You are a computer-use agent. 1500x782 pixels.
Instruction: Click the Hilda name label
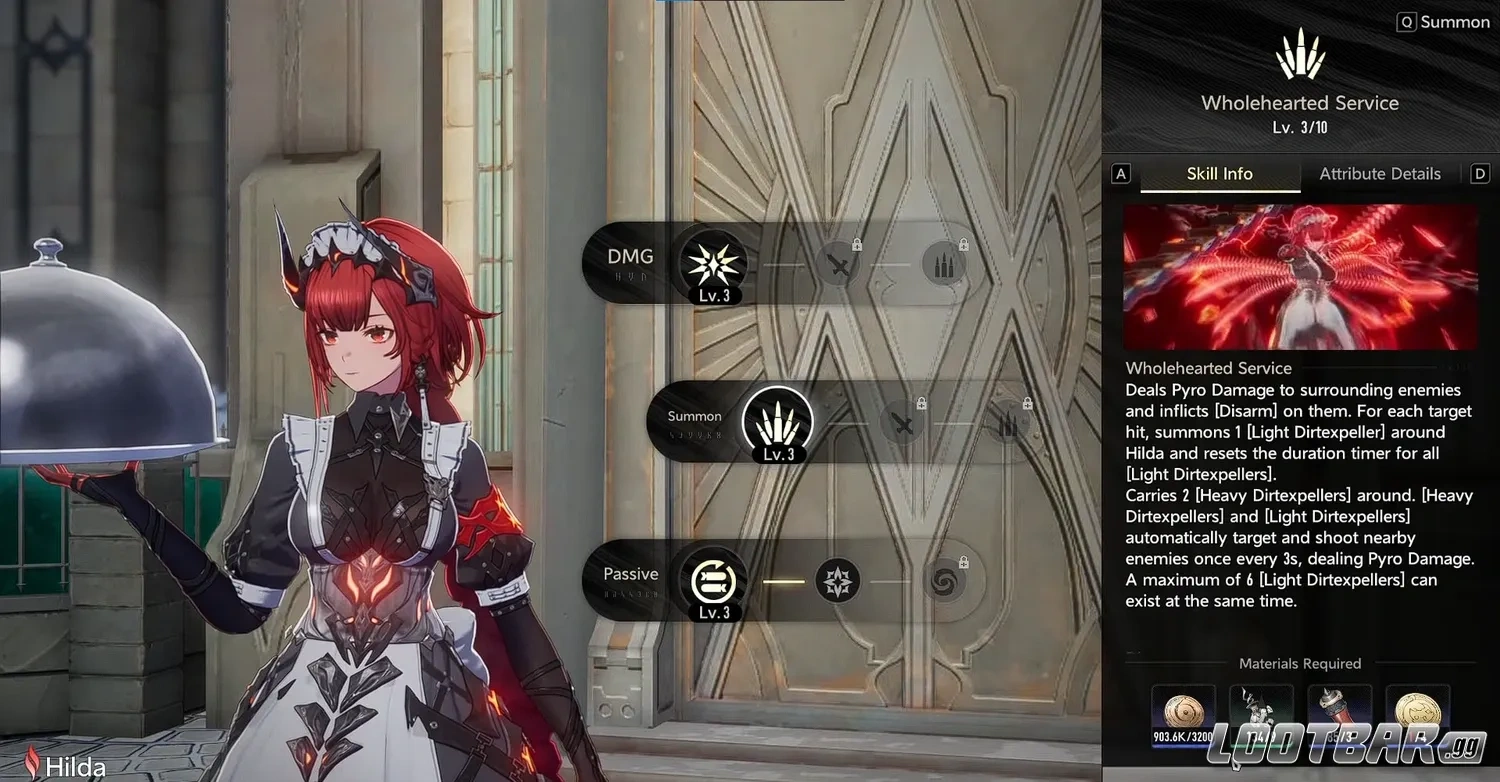tap(75, 767)
